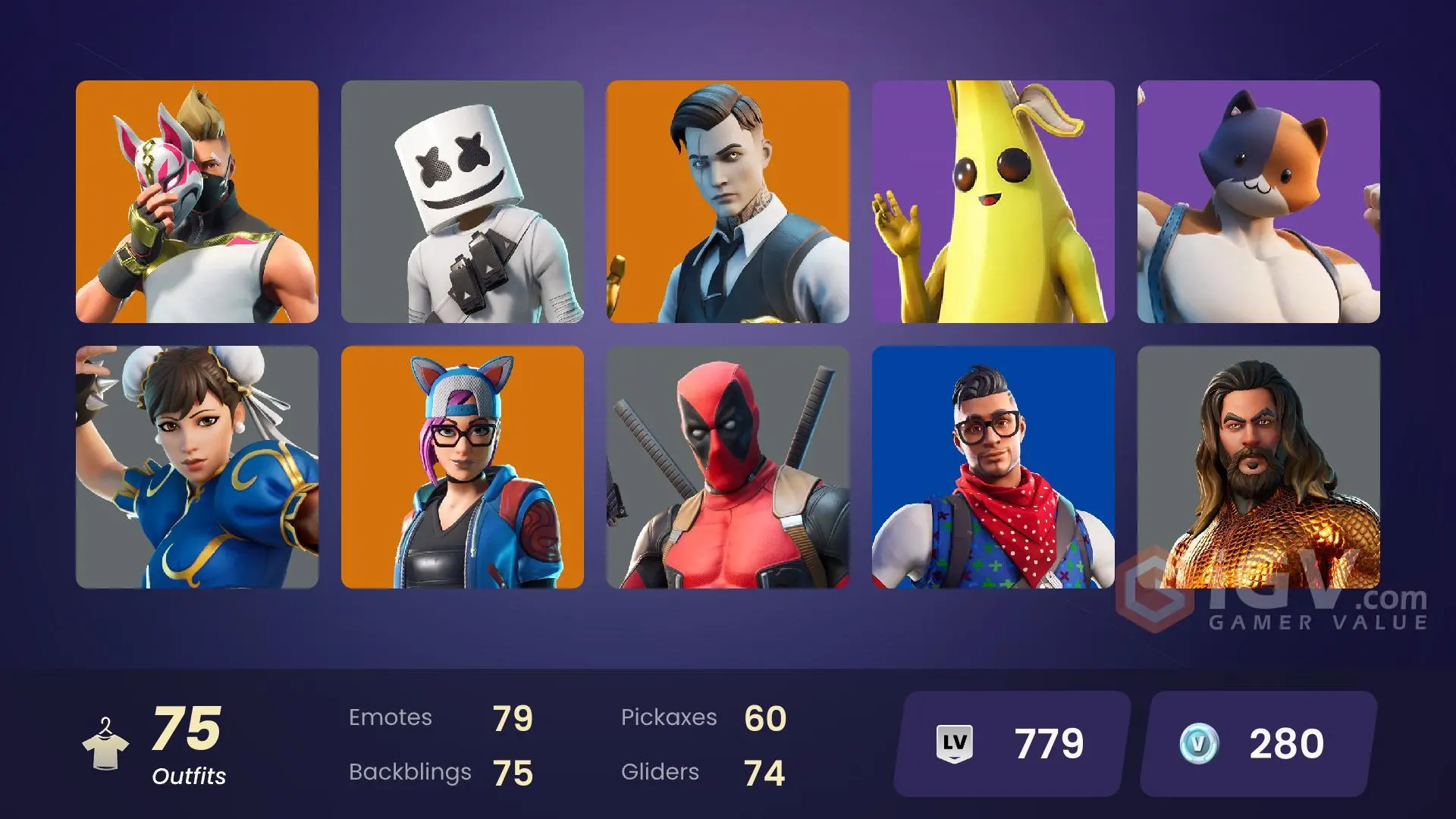Viewport: 1456px width, 819px height.
Task: Open the Midas outfit preview
Action: click(x=728, y=201)
